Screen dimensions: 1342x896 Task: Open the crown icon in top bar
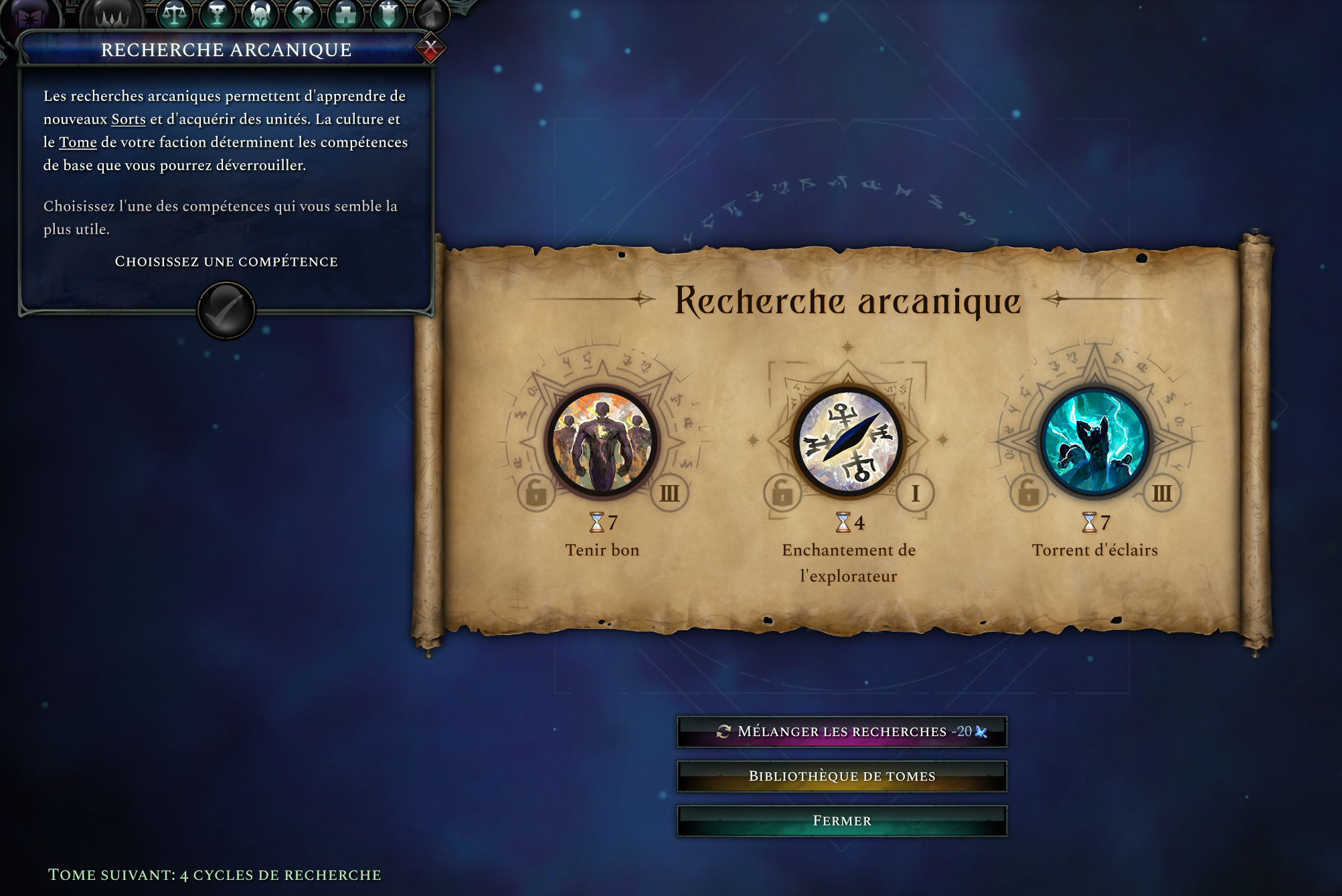pyautogui.click(x=112, y=15)
